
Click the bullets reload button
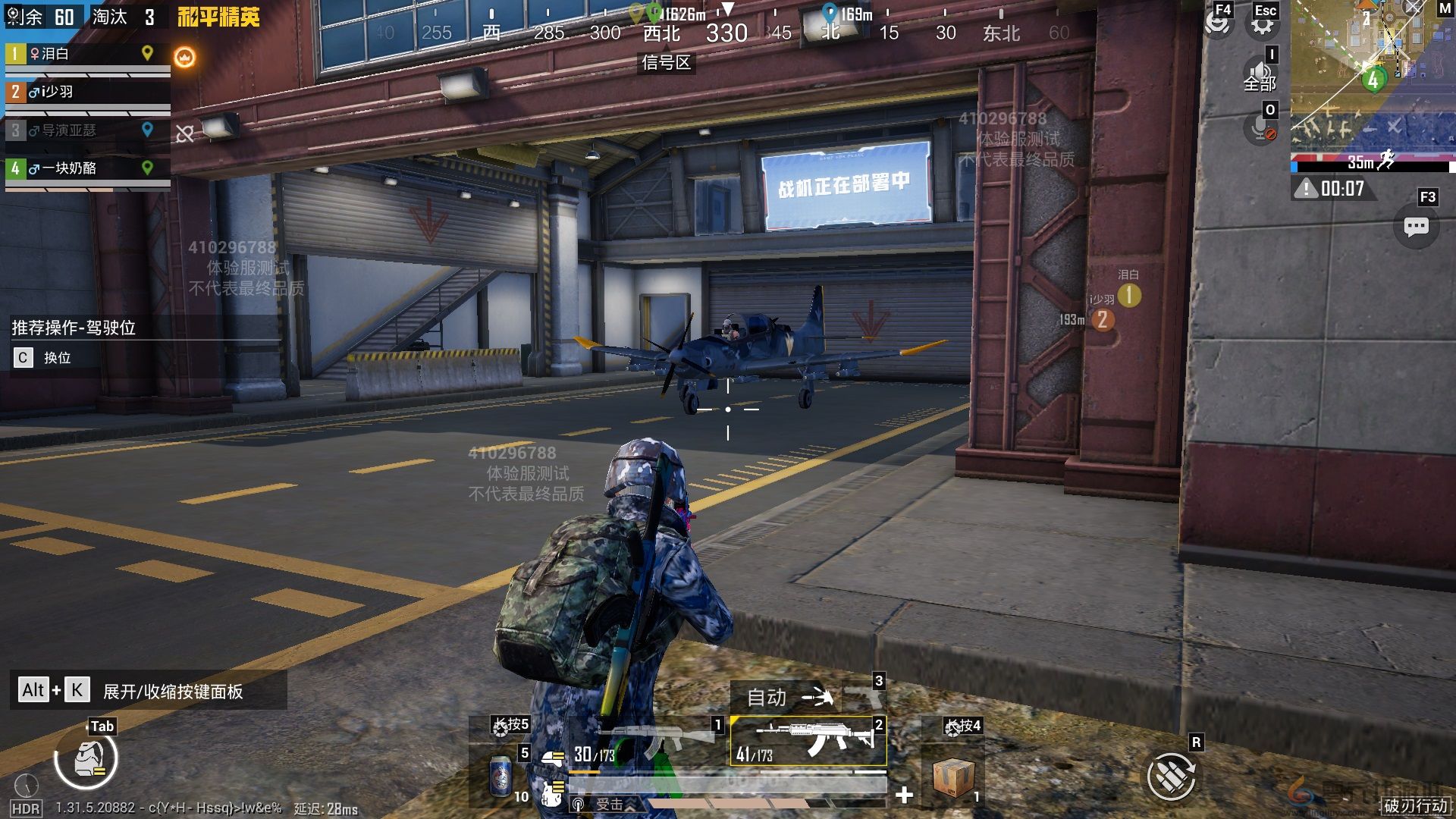(1170, 775)
